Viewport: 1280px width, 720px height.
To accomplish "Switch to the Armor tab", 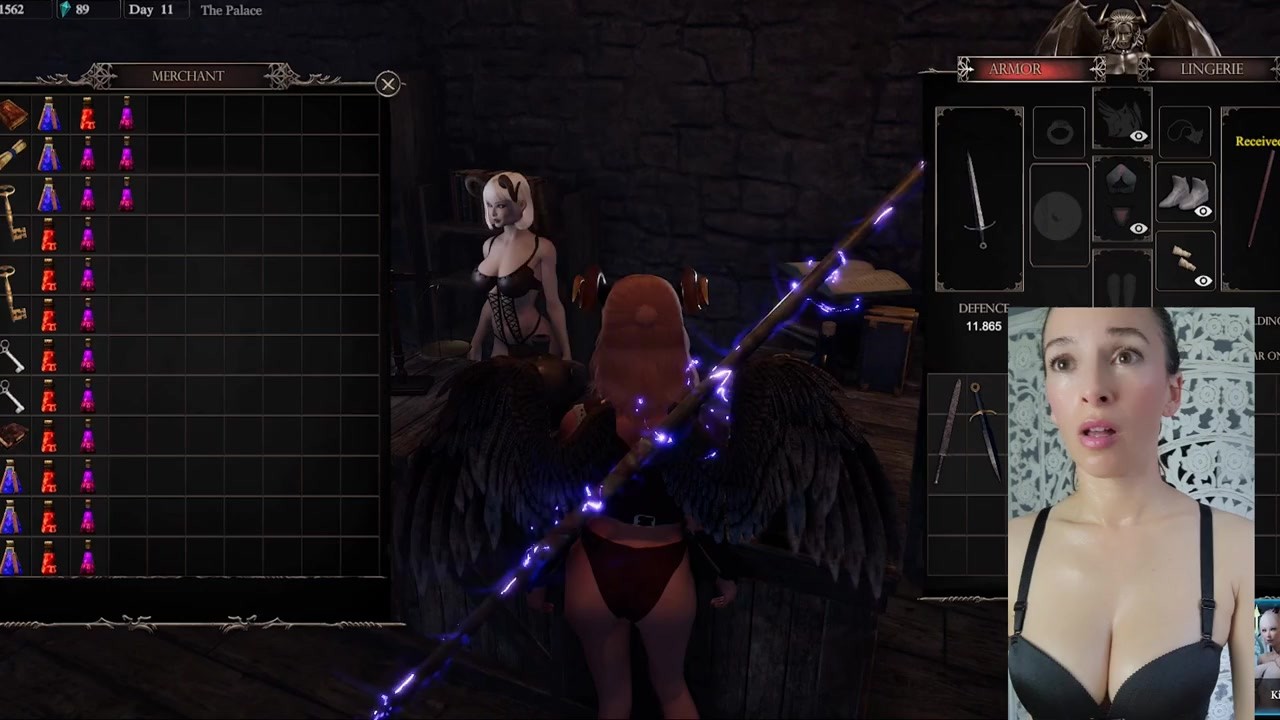I will coord(1015,69).
